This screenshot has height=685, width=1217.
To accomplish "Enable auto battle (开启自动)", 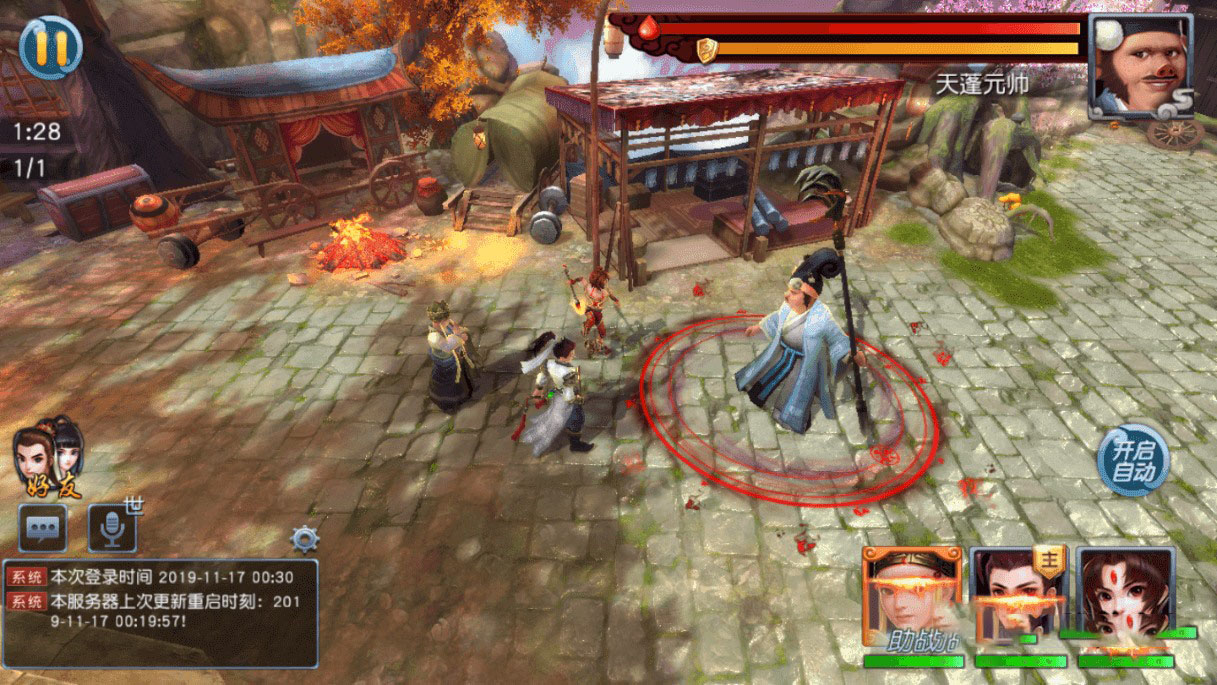I will (1132, 461).
